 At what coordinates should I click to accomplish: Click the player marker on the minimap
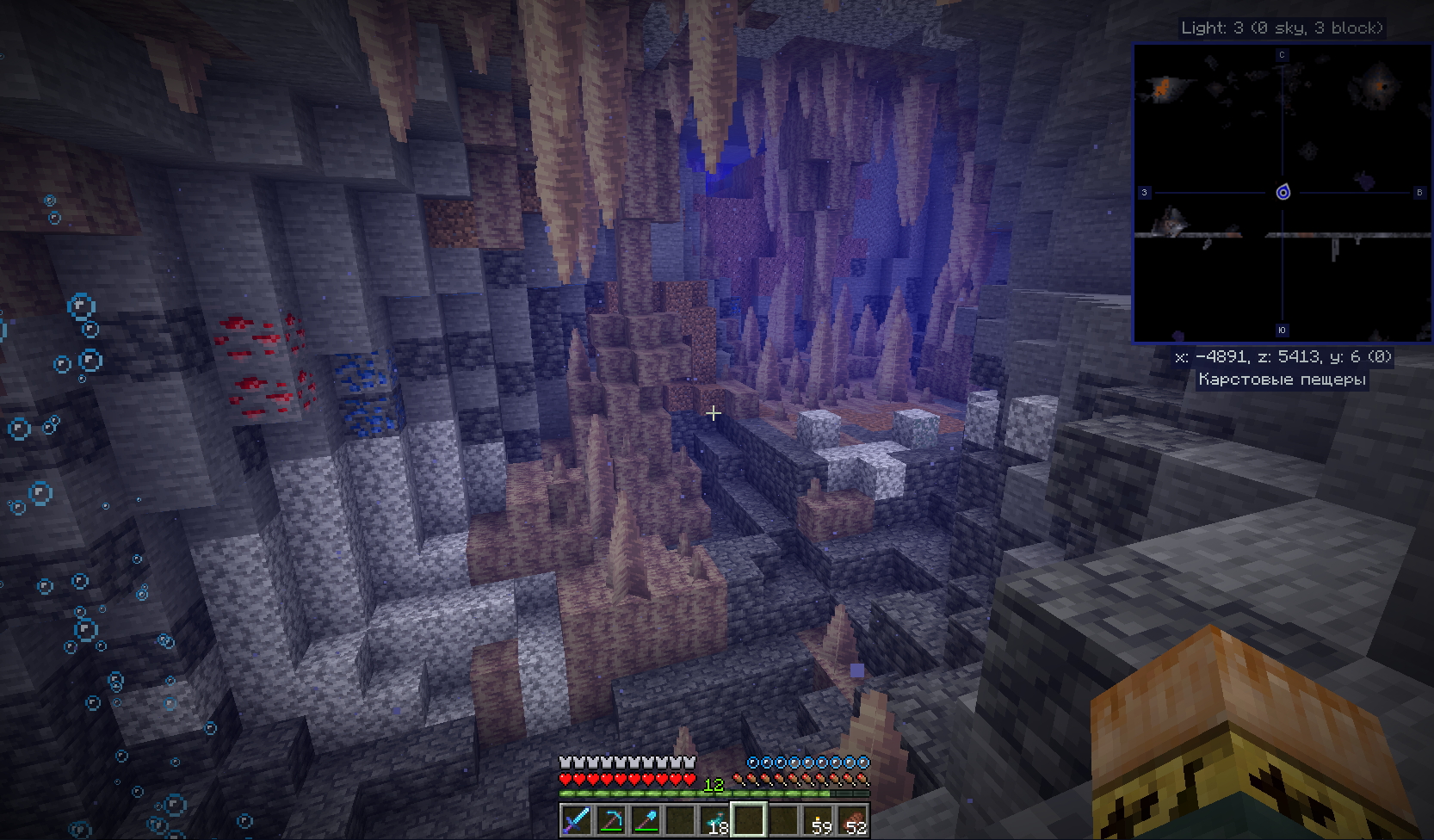[1283, 192]
